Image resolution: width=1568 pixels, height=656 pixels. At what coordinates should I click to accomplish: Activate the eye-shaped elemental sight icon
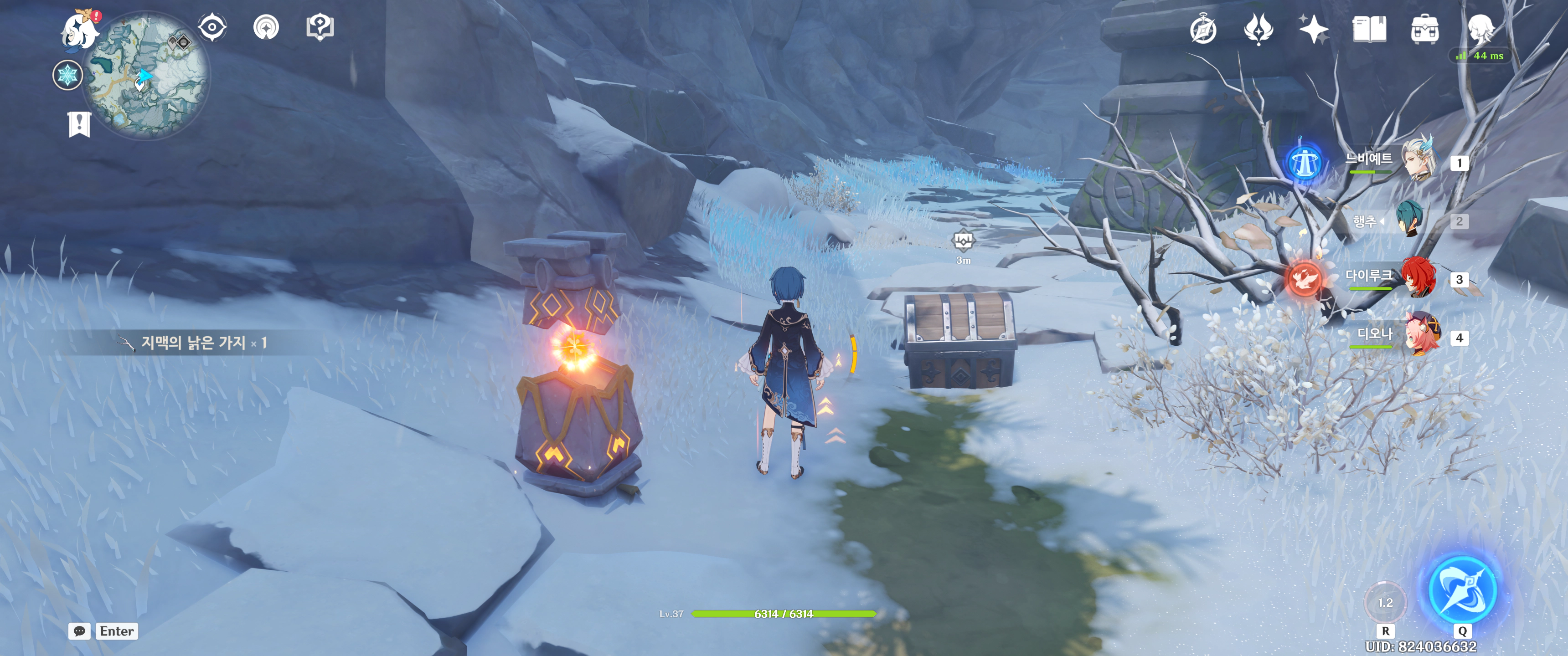click(x=212, y=27)
